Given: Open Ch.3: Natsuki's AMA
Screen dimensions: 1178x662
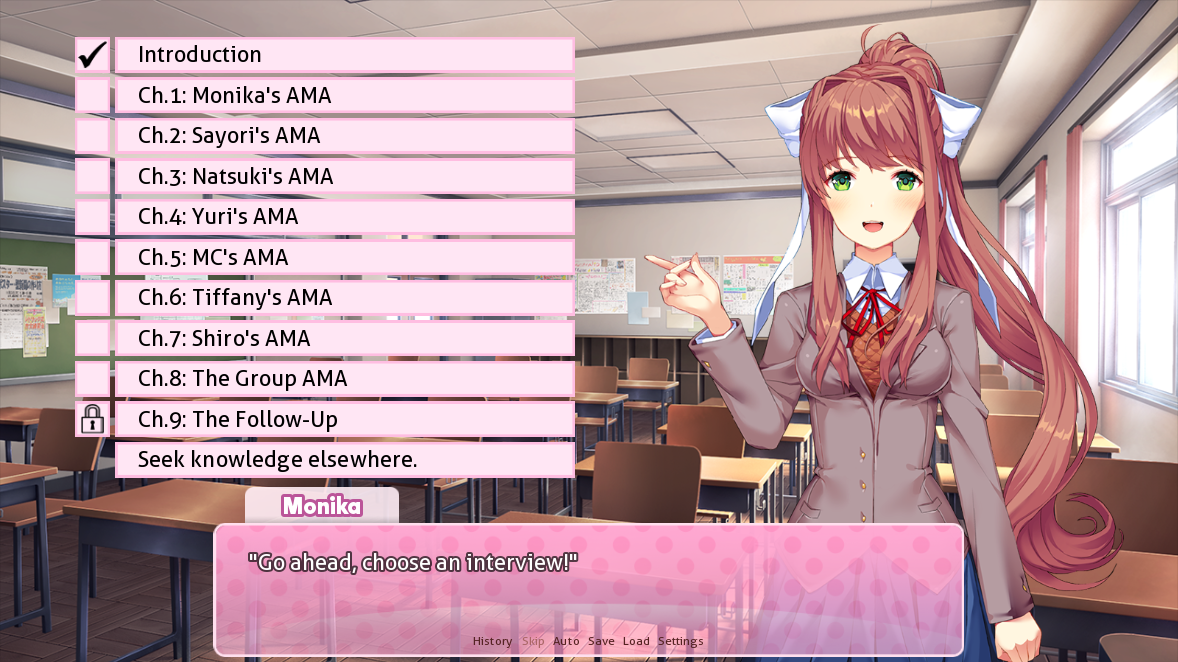Looking at the screenshot, I should pos(344,177).
